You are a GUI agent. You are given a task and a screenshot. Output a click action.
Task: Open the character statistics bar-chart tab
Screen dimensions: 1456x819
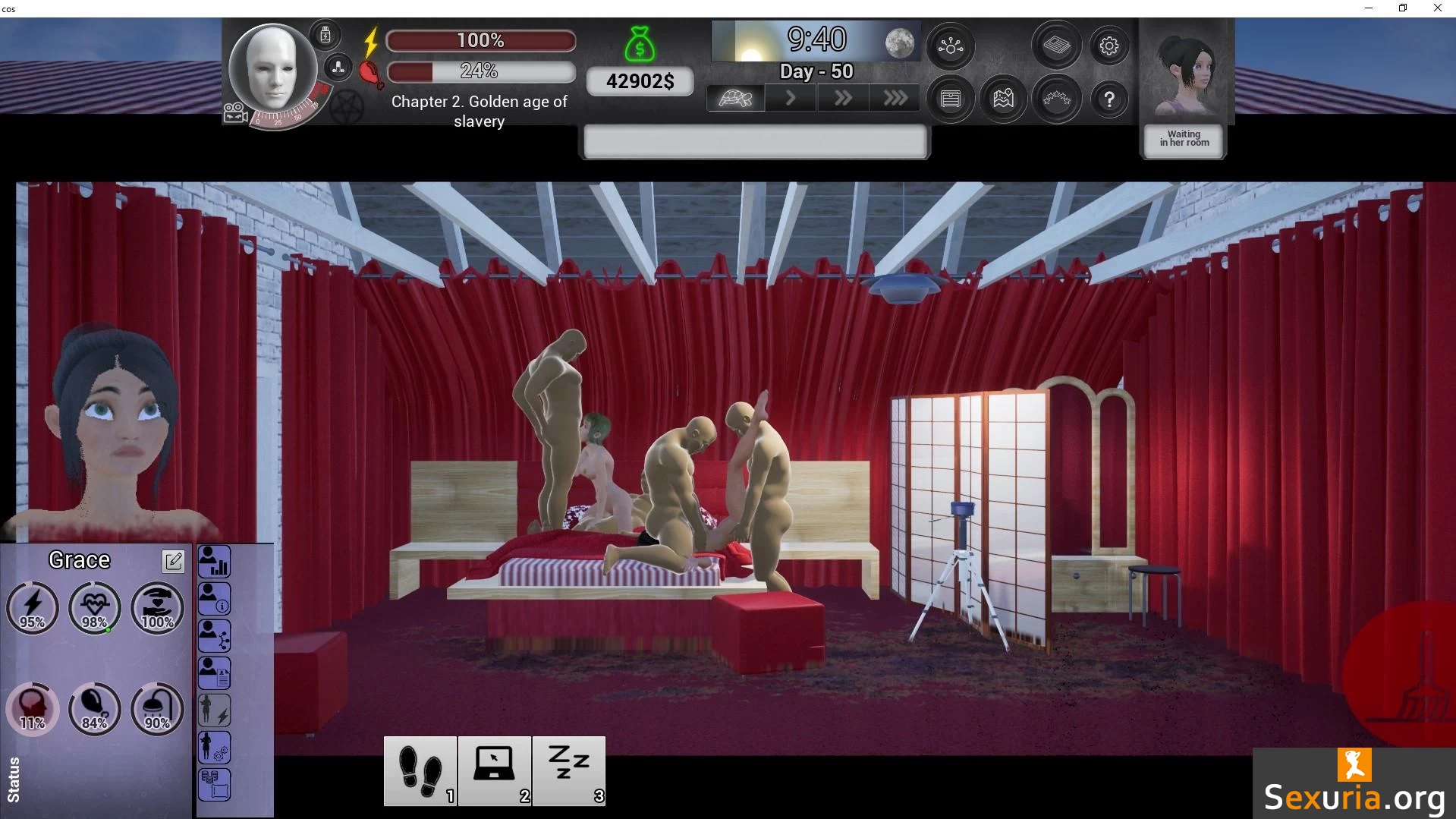(214, 562)
